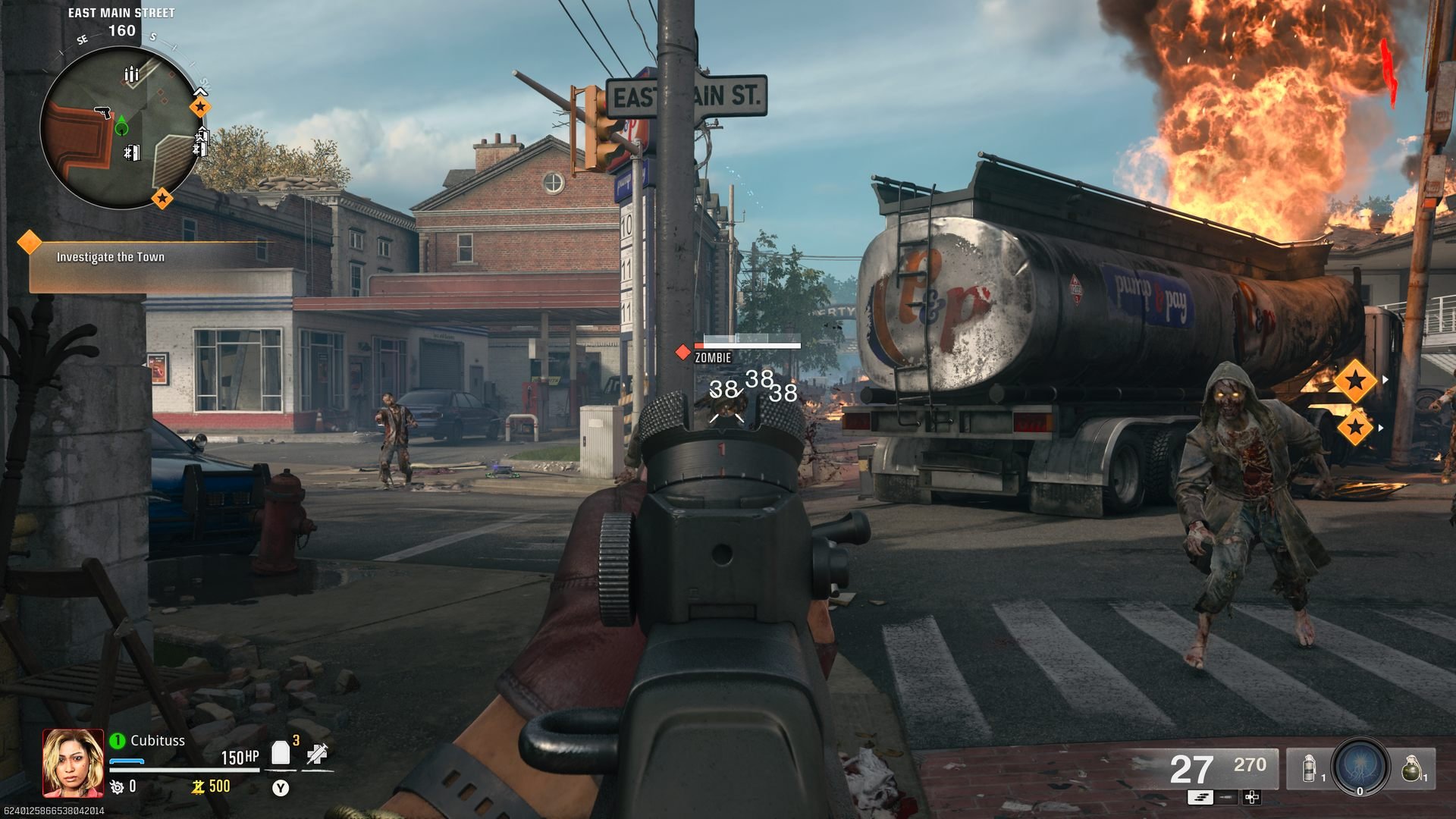Click the highlighted full-auto fire mode icon

point(1200,797)
